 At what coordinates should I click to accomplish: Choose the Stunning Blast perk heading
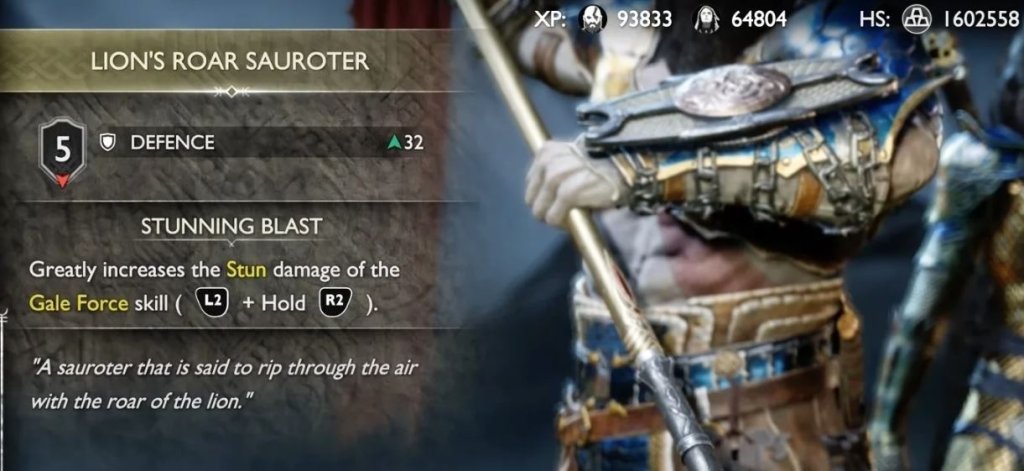(x=229, y=226)
